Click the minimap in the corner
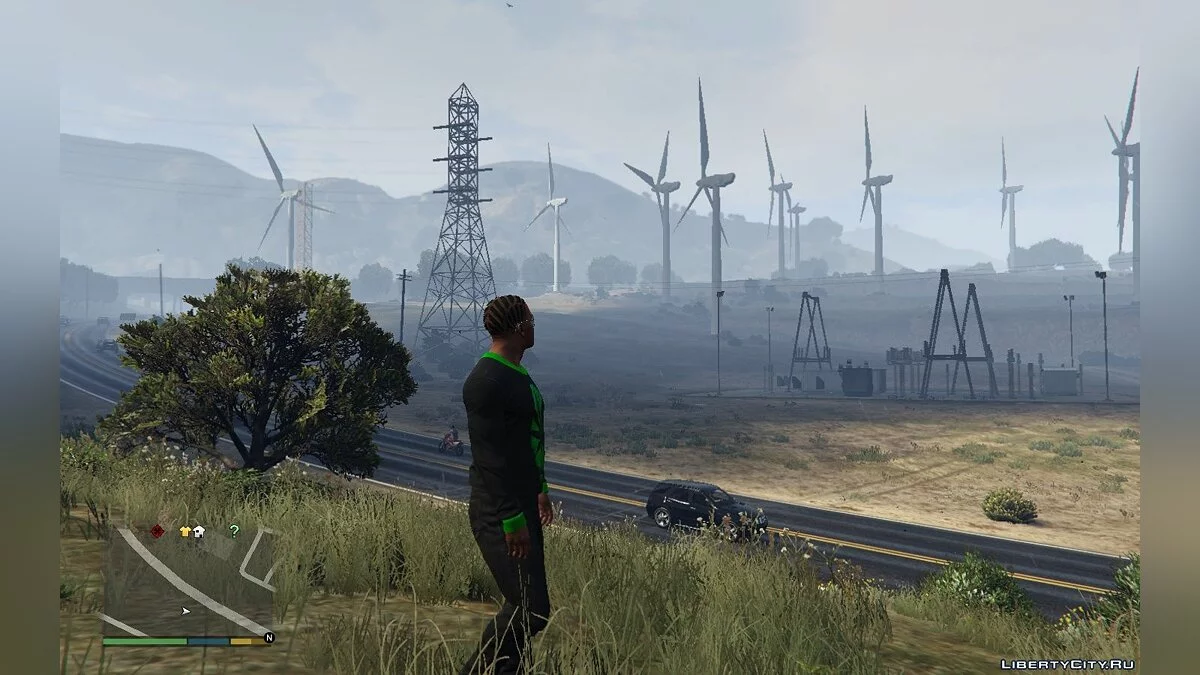Image resolution: width=1200 pixels, height=675 pixels. coord(188,581)
